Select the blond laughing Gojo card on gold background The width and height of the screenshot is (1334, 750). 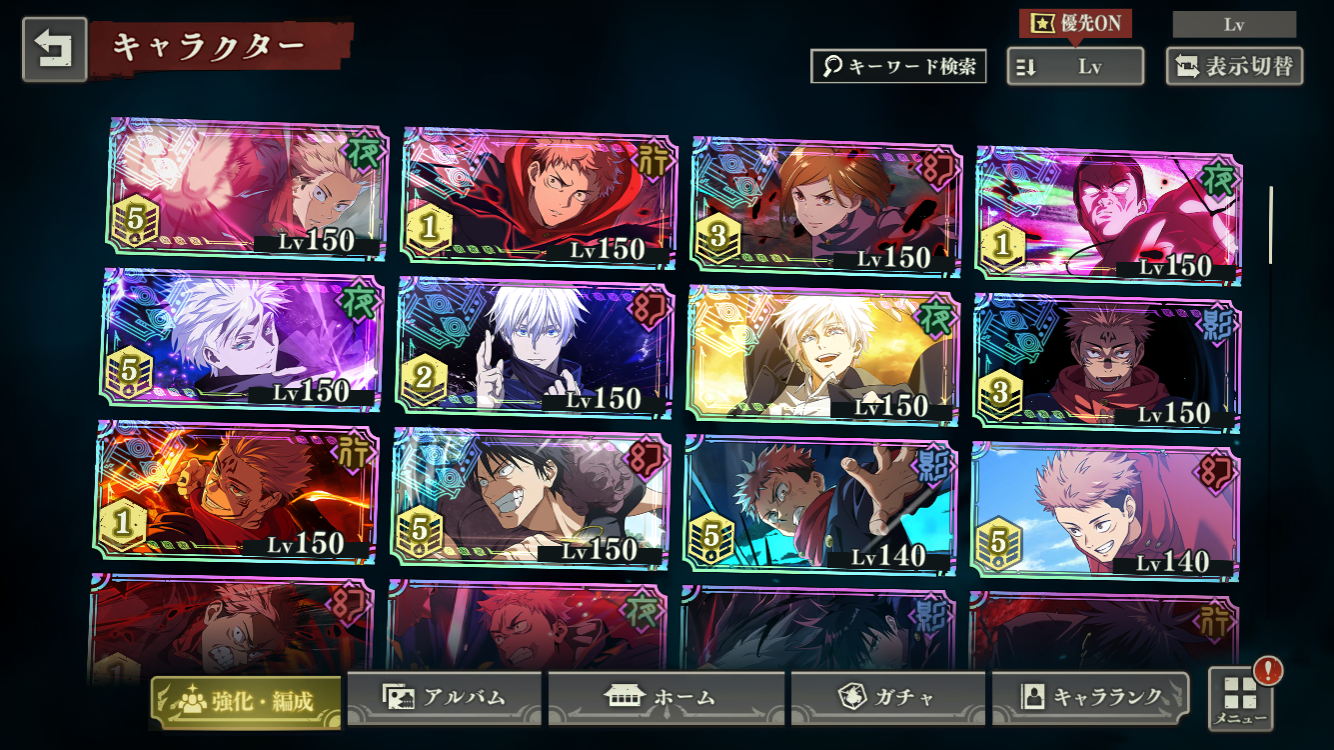pos(822,355)
